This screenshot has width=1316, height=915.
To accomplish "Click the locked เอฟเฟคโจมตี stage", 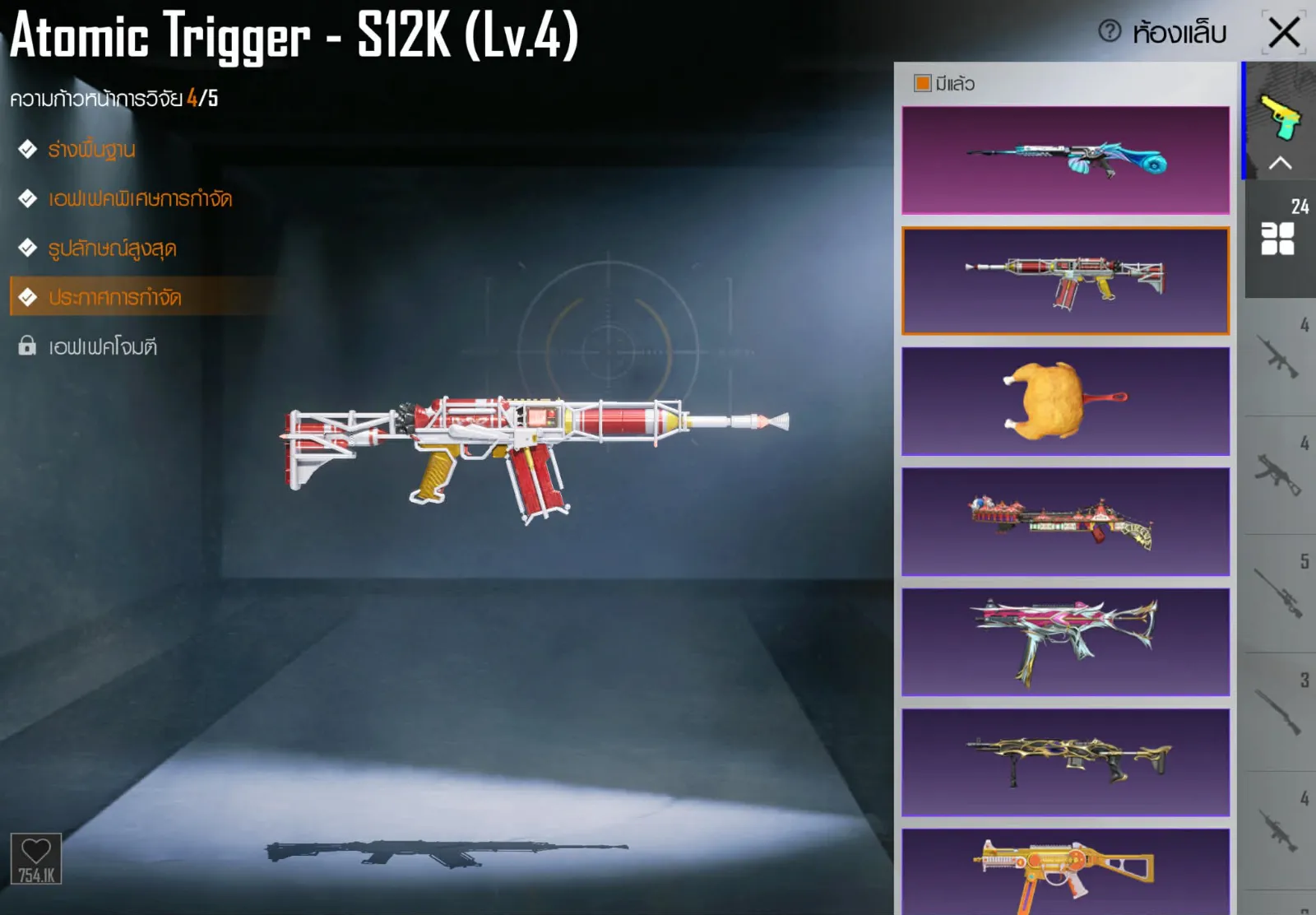I will coord(102,346).
